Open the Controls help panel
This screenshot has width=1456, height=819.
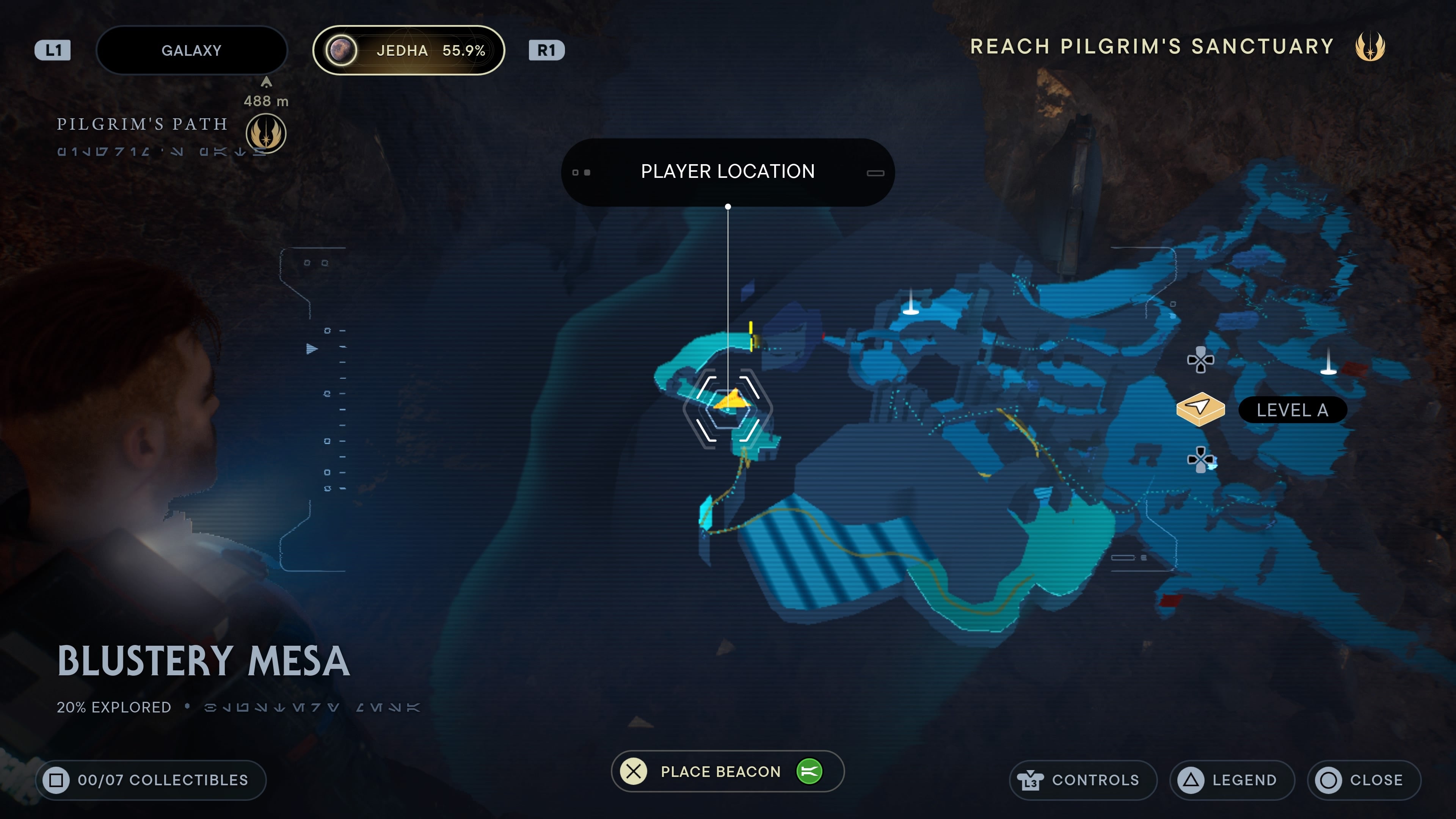[1083, 780]
